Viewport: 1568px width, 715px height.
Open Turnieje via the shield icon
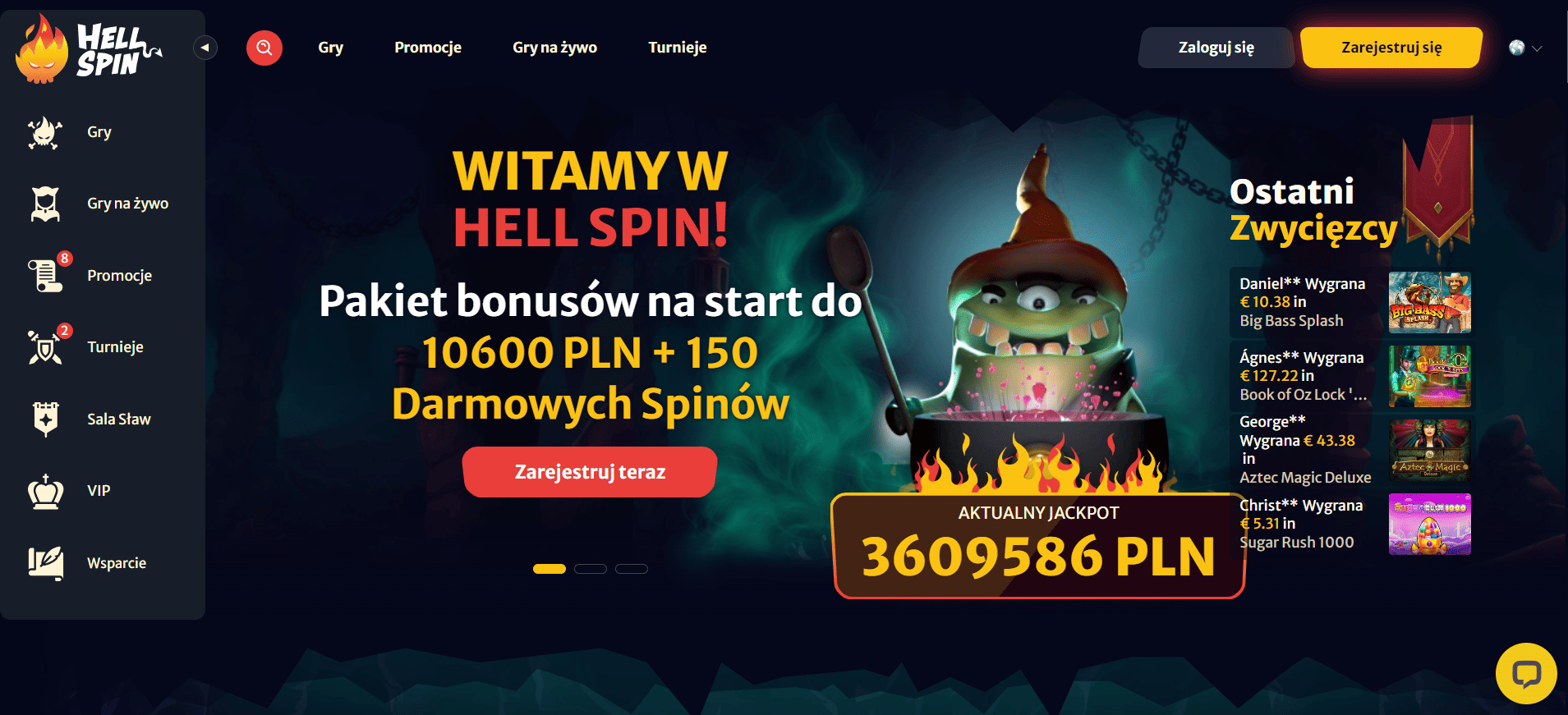(x=45, y=347)
